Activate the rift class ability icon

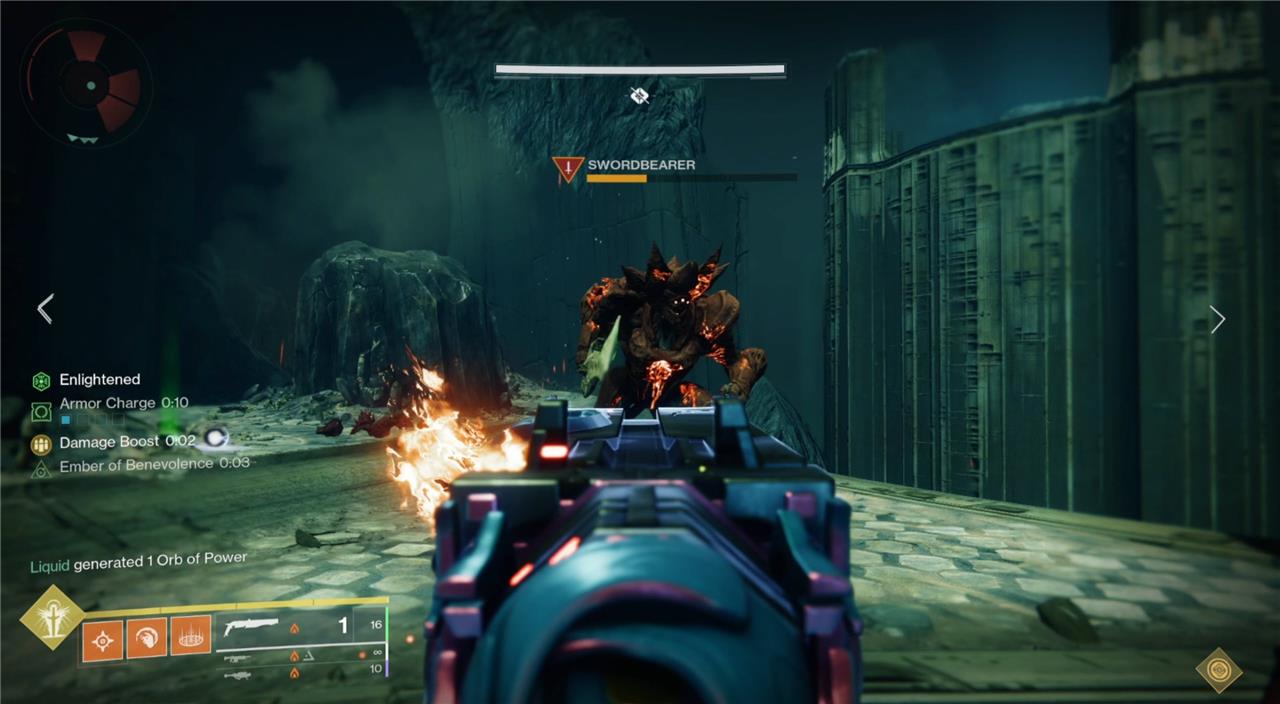coord(190,636)
